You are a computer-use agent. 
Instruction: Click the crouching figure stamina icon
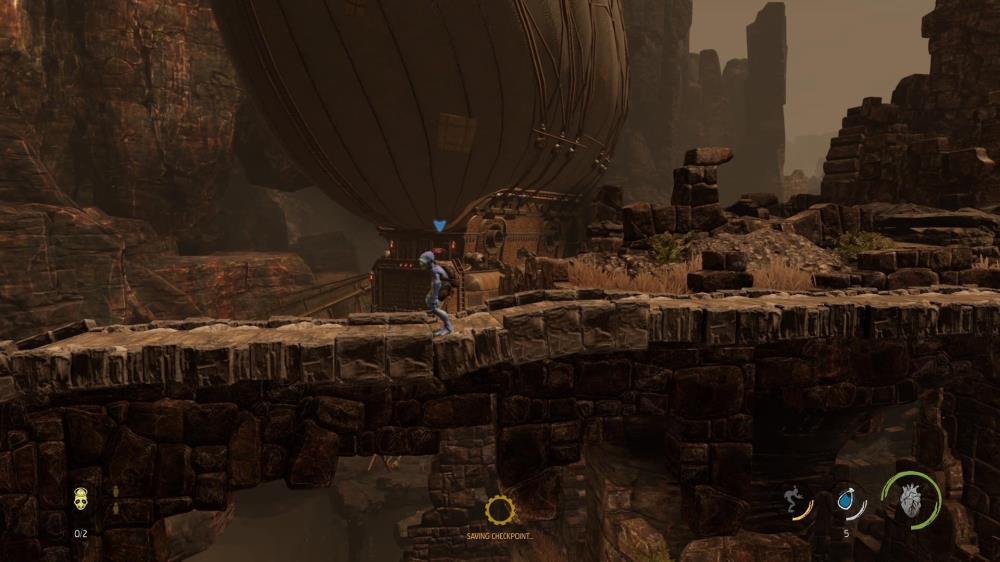click(794, 500)
